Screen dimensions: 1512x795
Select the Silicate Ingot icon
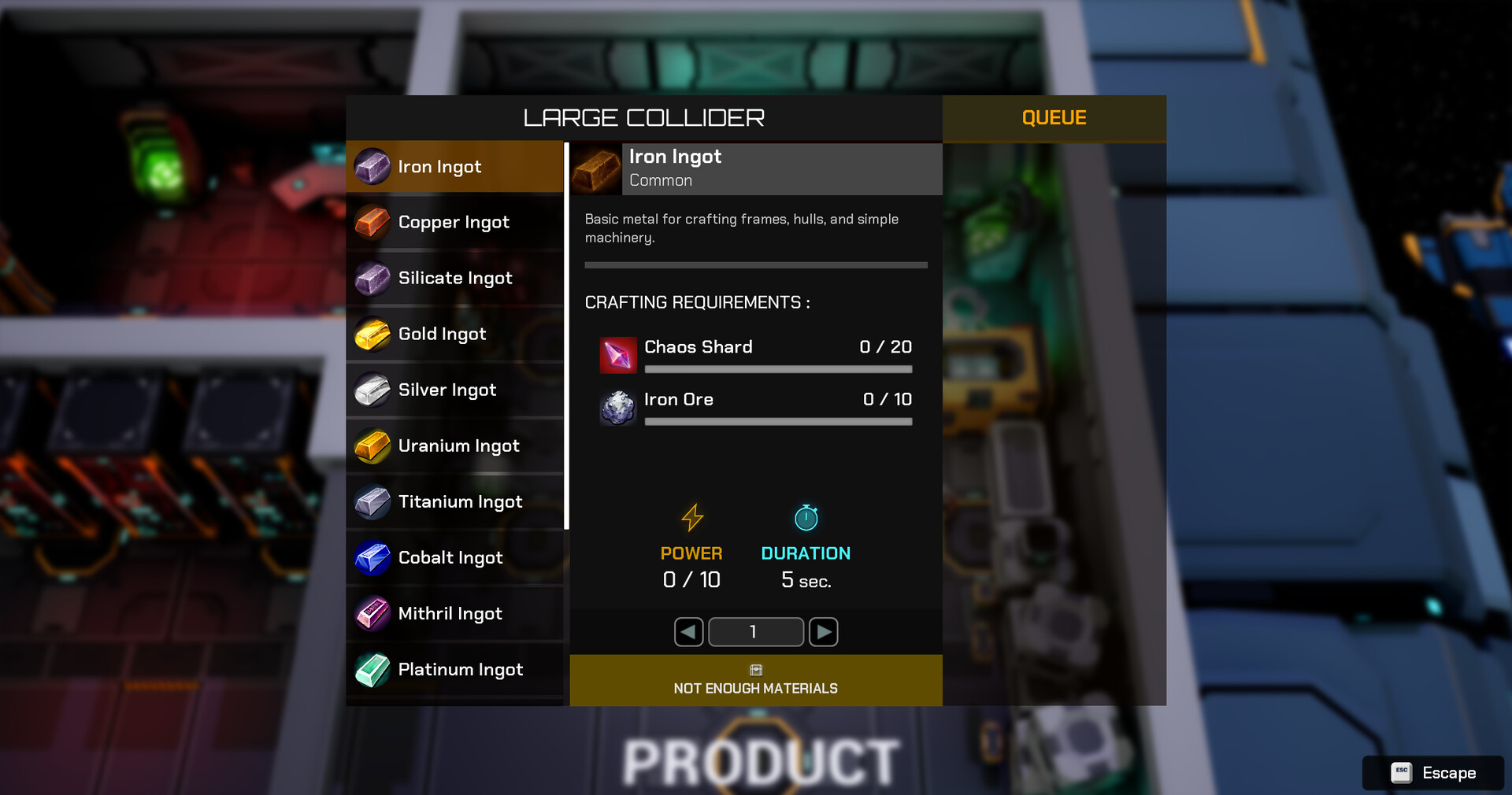tap(372, 278)
